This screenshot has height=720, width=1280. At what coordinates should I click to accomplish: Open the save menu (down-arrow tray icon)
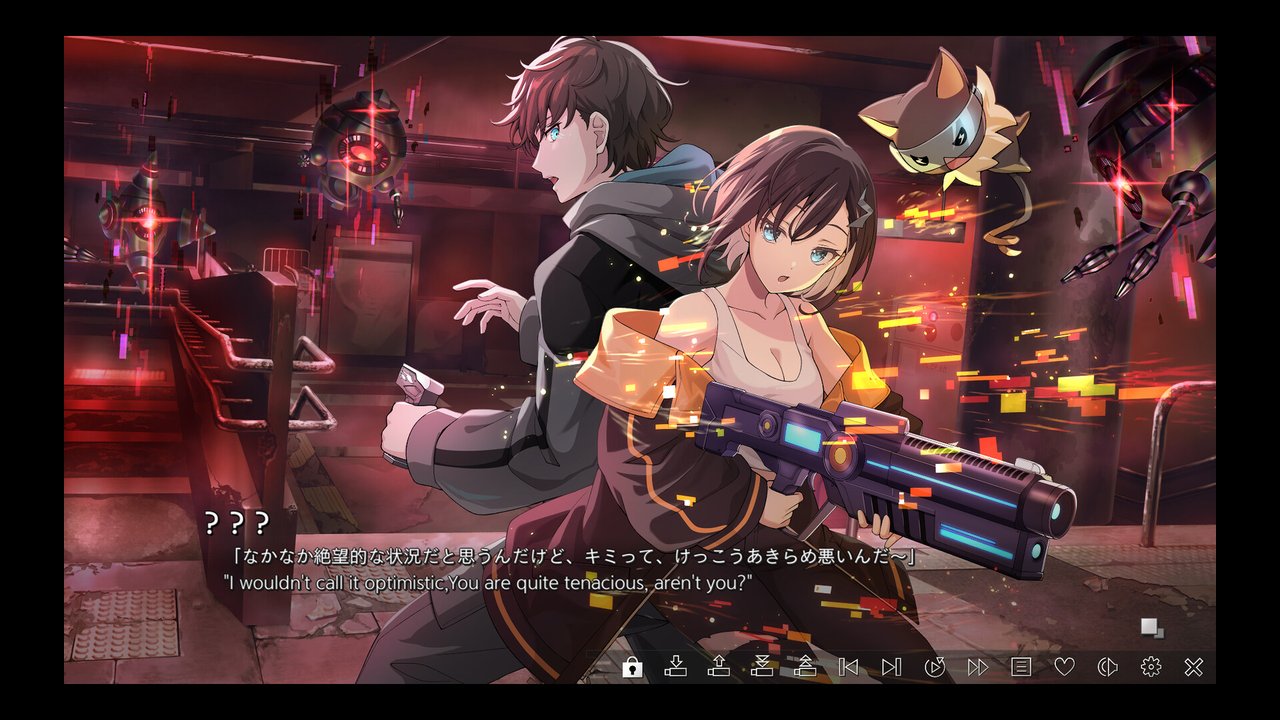676,667
